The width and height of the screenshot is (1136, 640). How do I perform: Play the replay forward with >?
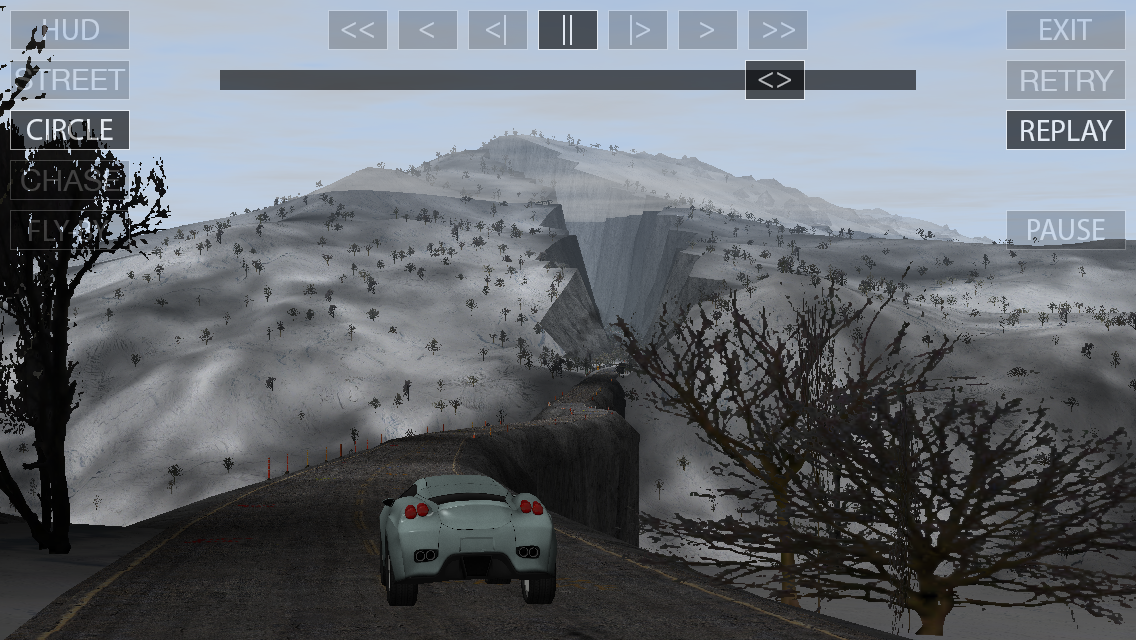(708, 30)
